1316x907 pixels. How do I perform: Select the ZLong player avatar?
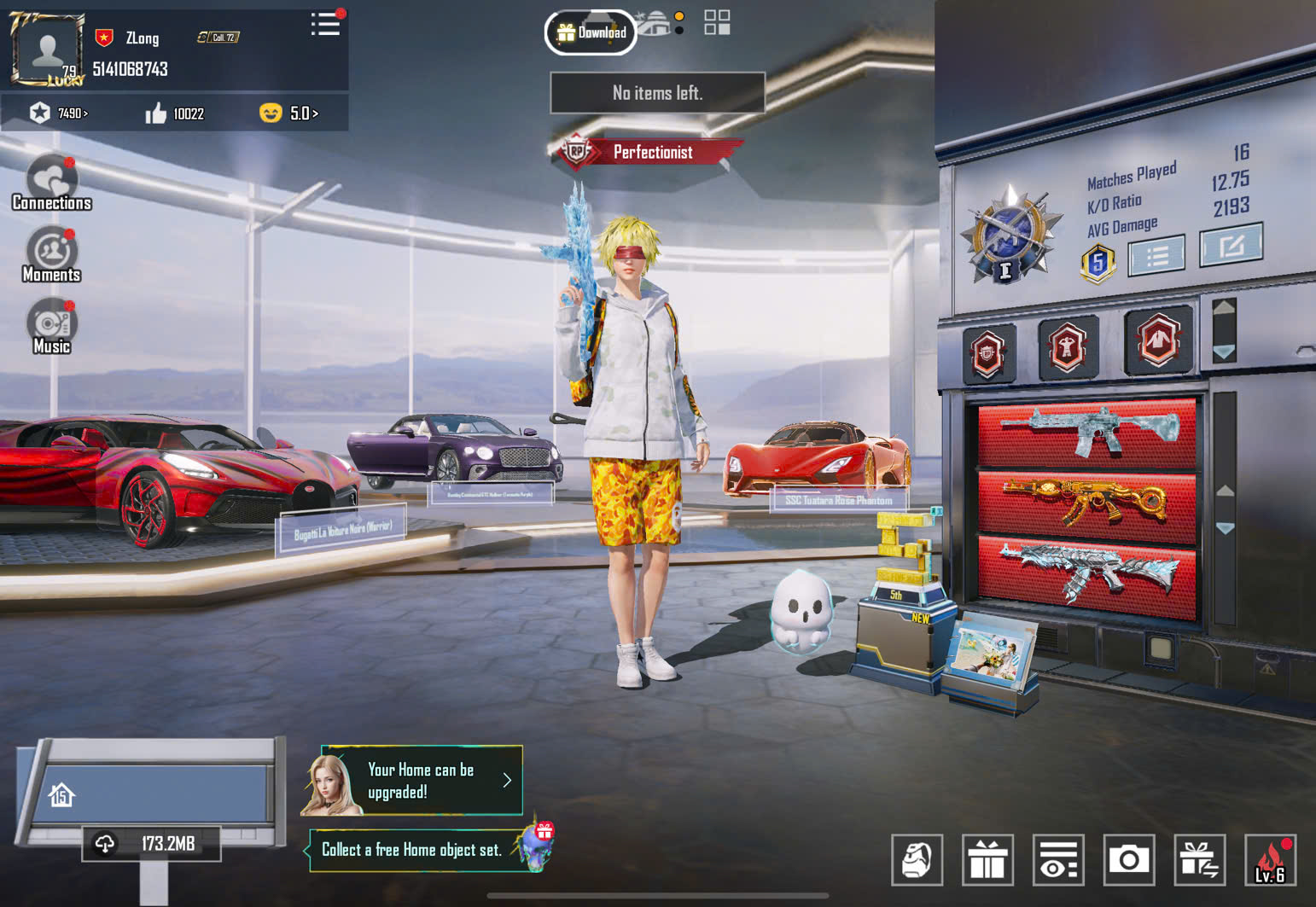pyautogui.click(x=47, y=49)
